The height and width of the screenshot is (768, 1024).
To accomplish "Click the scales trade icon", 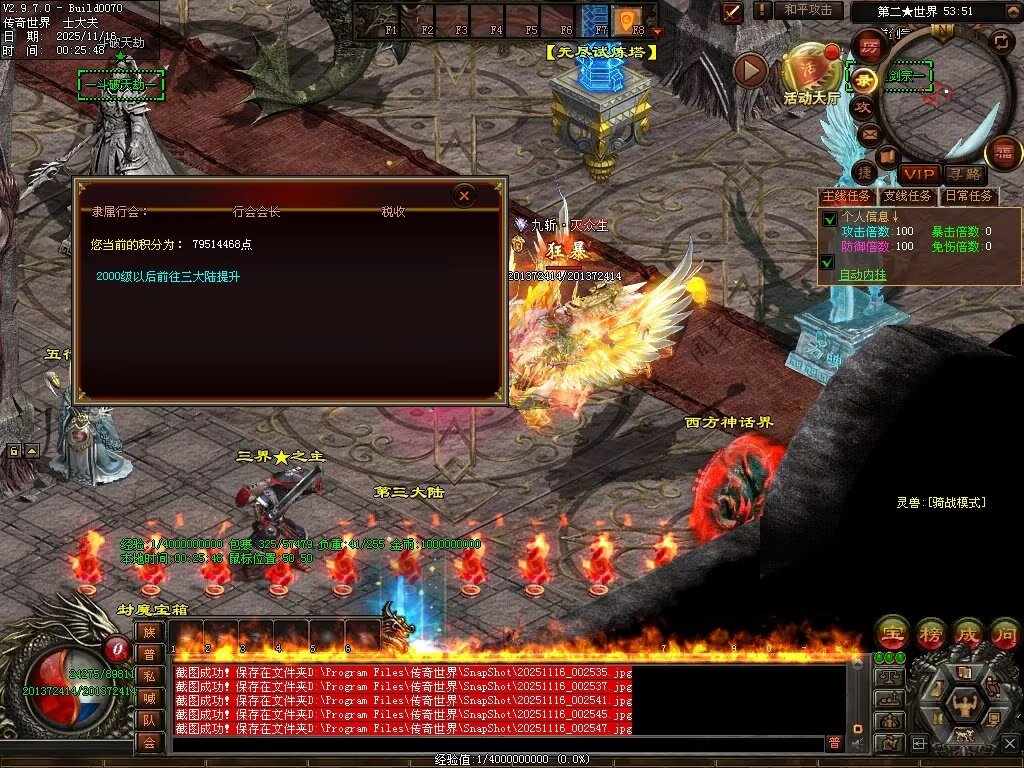I will (x=889, y=677).
